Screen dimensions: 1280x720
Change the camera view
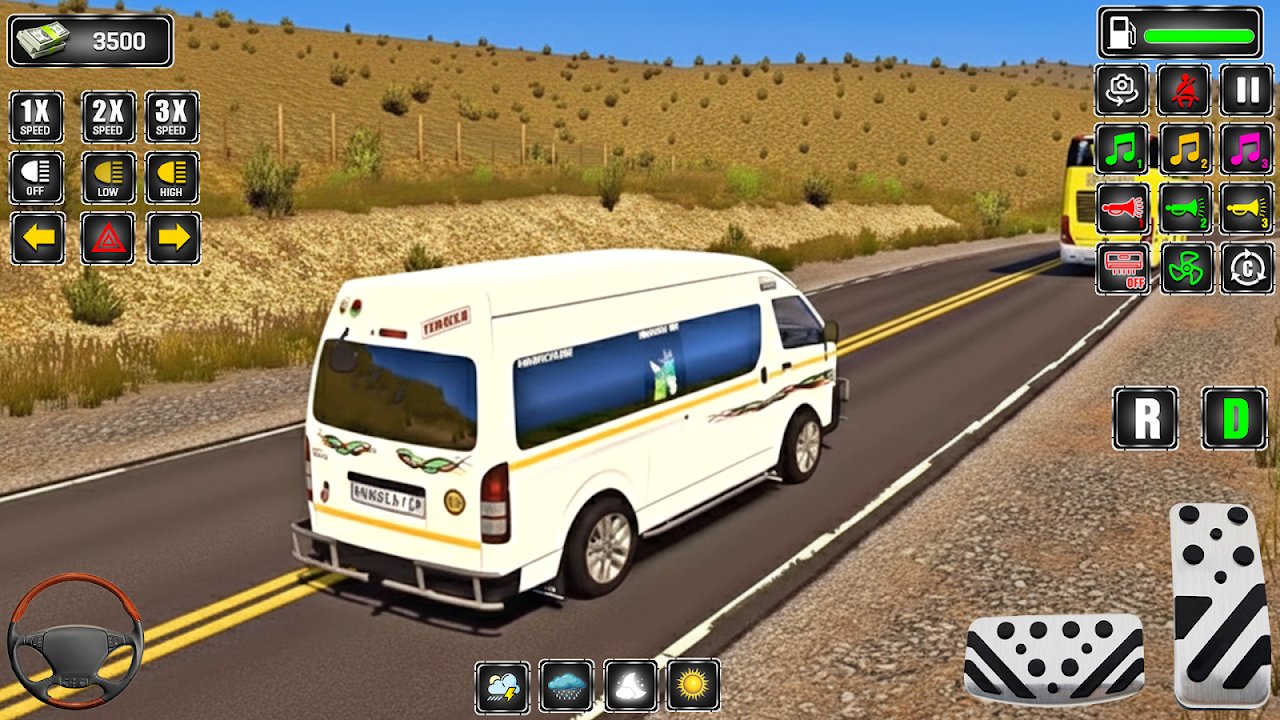[1121, 90]
